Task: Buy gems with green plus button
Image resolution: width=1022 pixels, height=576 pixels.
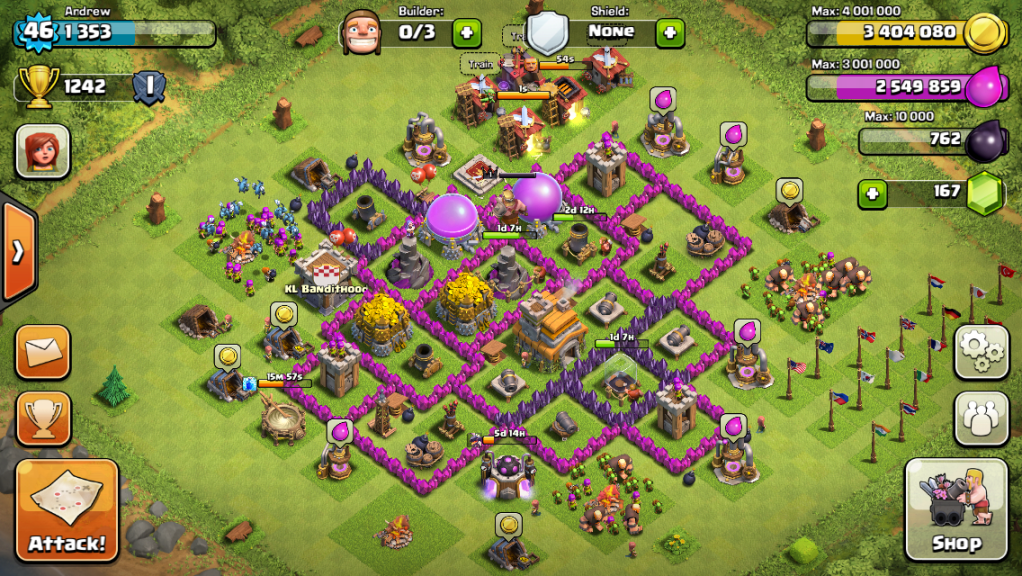Action: click(872, 192)
